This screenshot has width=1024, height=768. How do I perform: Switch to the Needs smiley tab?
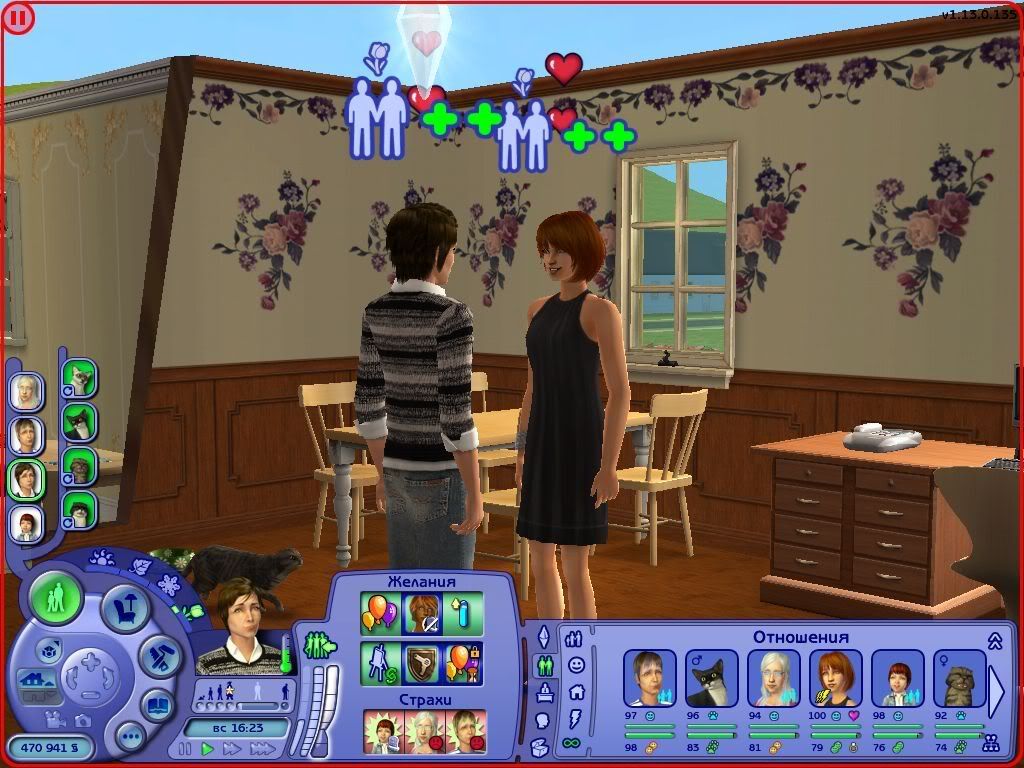click(x=576, y=664)
